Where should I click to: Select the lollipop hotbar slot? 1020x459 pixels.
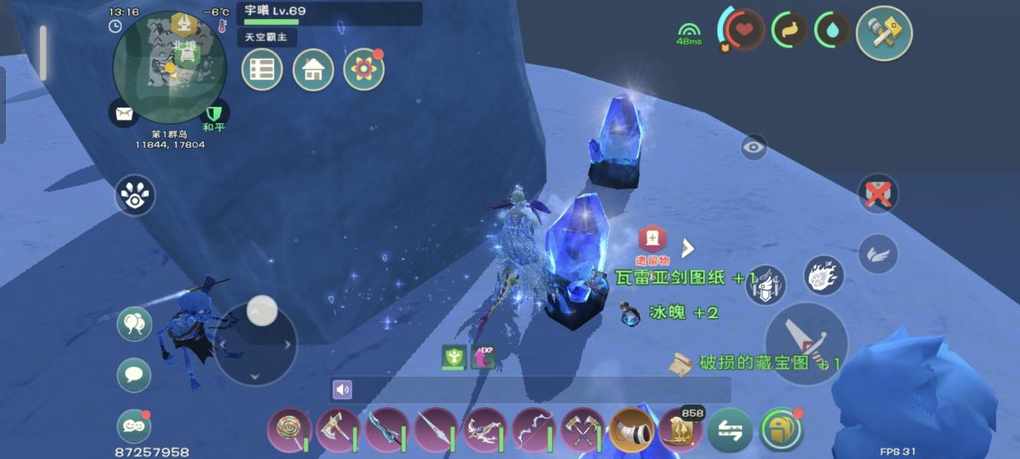288,431
